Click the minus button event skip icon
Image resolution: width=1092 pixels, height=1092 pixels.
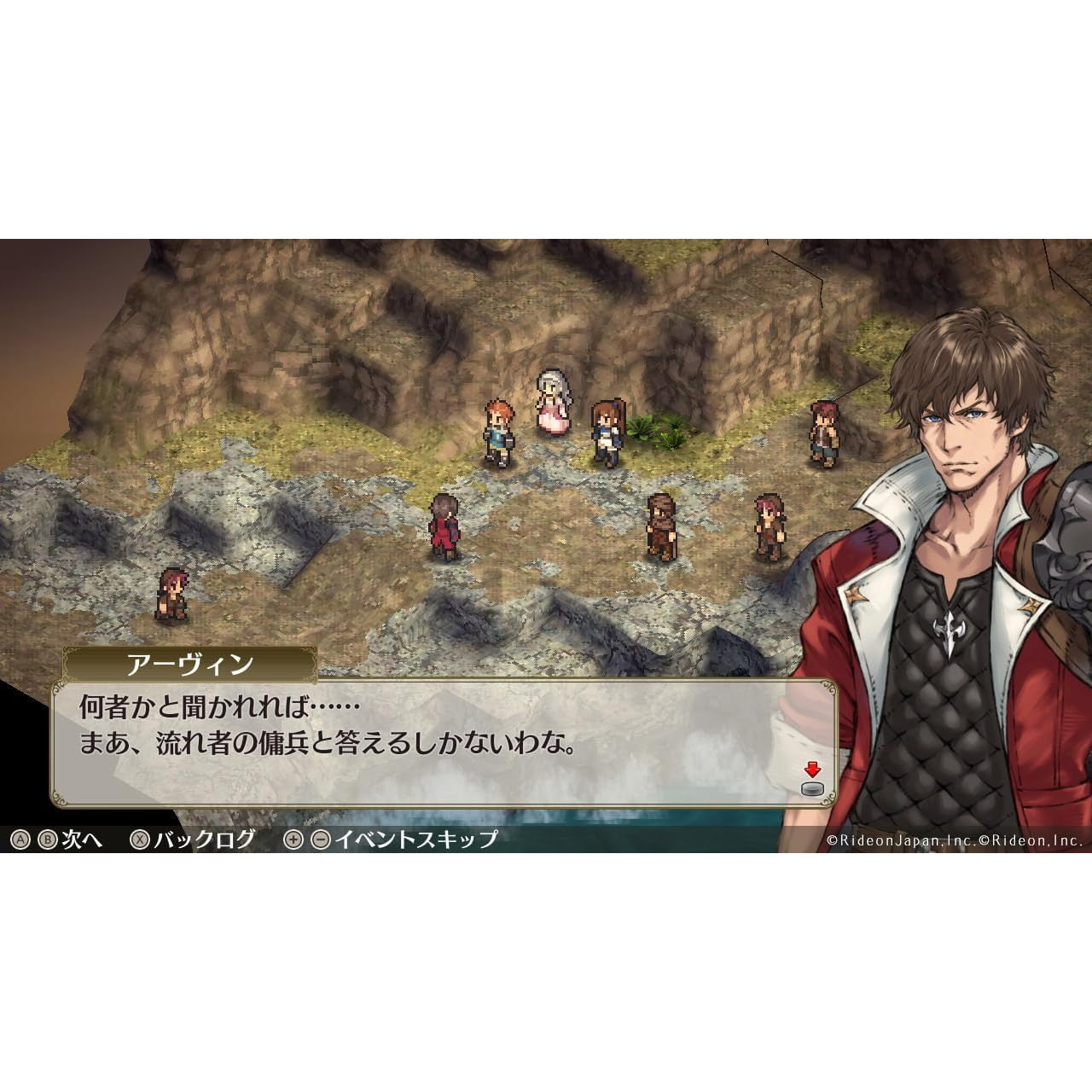tap(320, 839)
